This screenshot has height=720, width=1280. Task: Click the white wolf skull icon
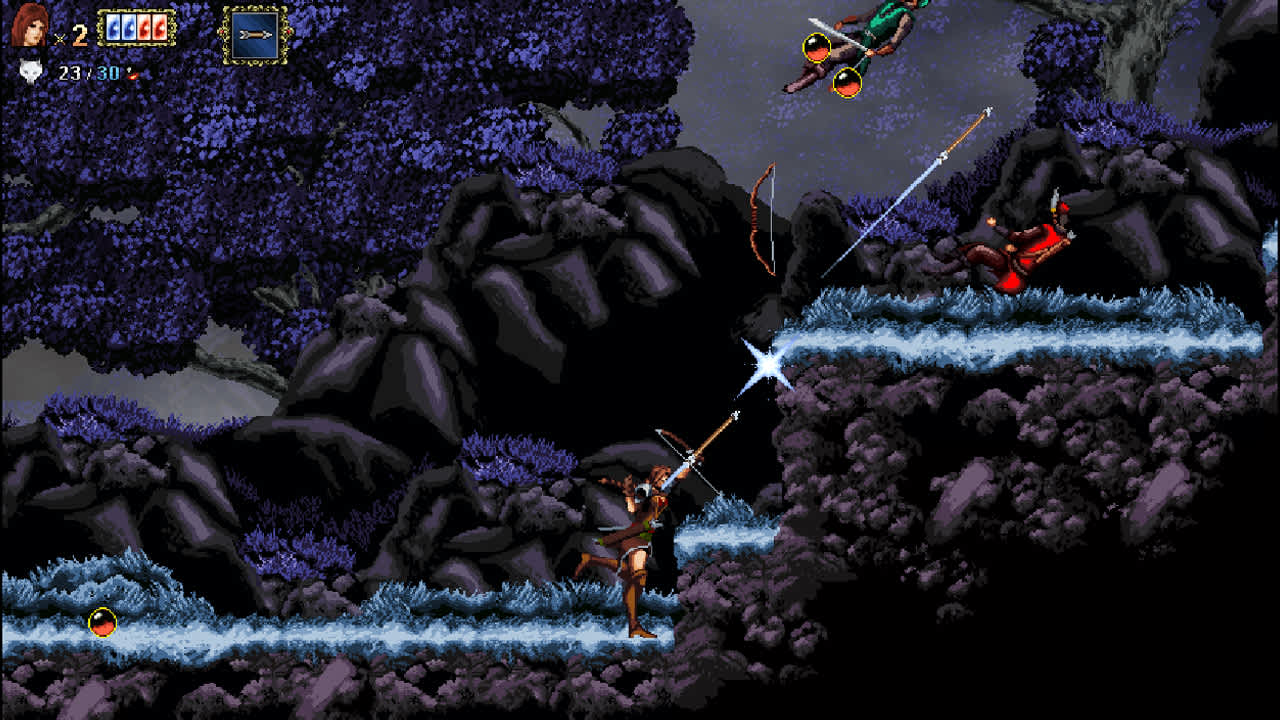coord(29,73)
